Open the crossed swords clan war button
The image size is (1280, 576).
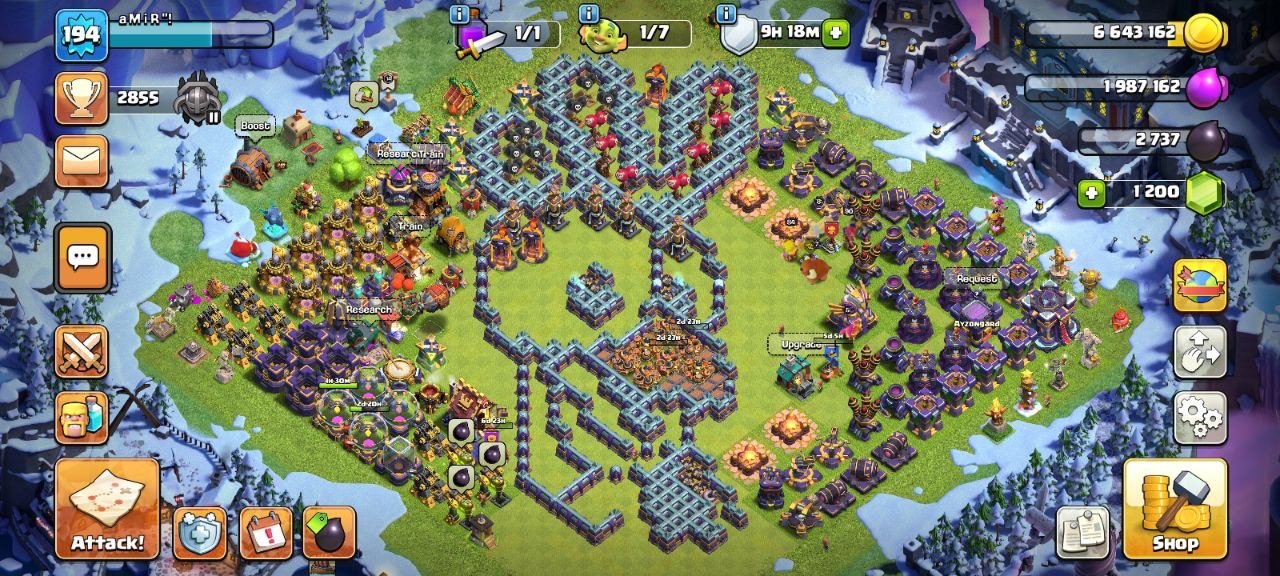point(81,352)
